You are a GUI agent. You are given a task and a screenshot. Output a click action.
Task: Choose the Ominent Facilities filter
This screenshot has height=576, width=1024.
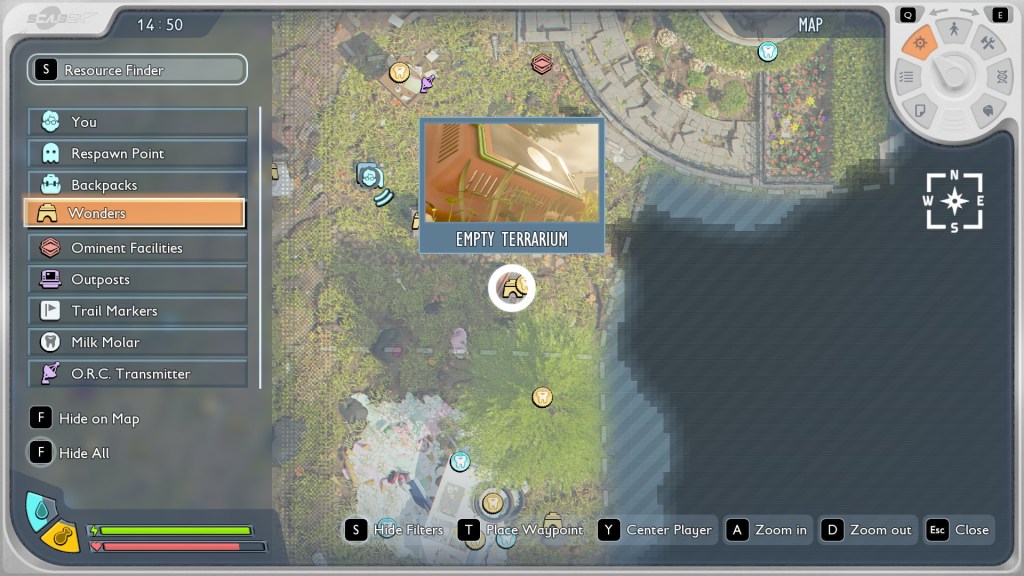(137, 248)
